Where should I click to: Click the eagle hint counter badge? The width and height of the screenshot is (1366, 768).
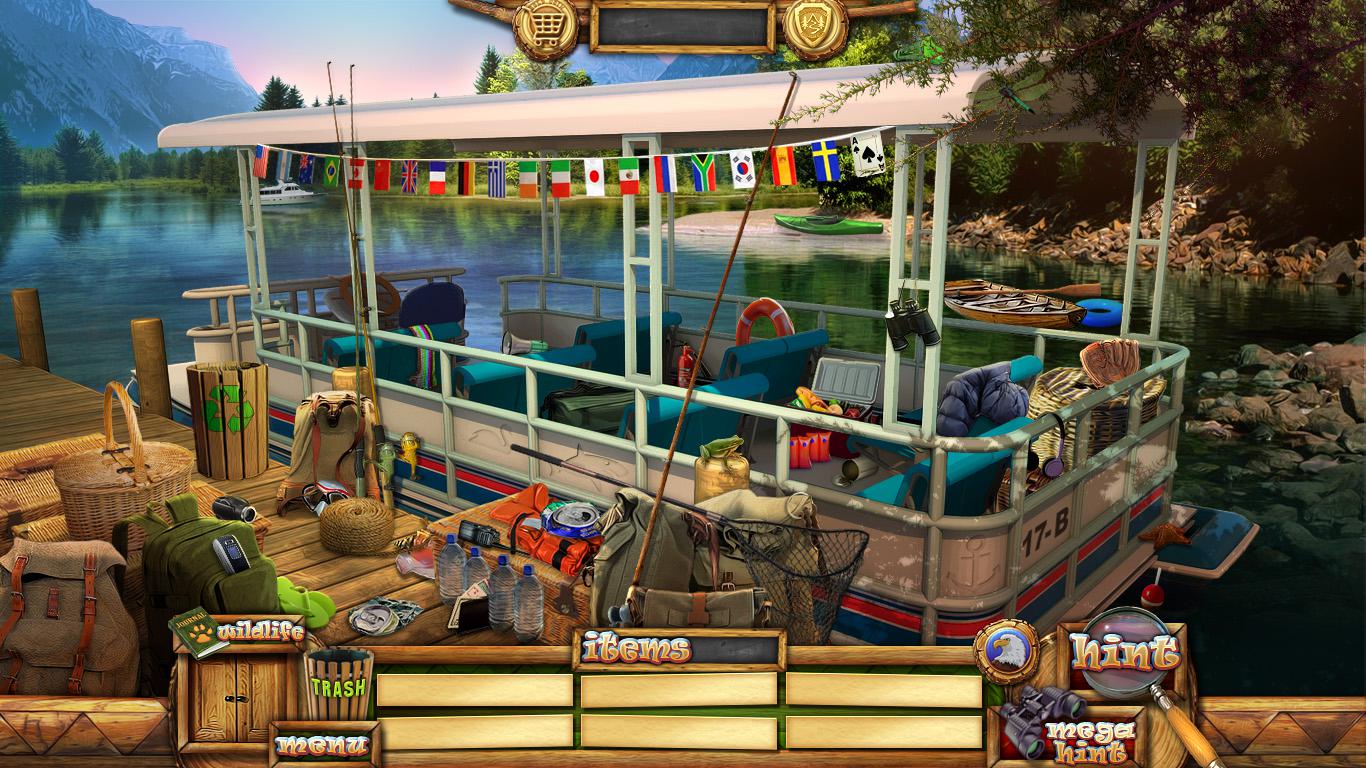1005,652
